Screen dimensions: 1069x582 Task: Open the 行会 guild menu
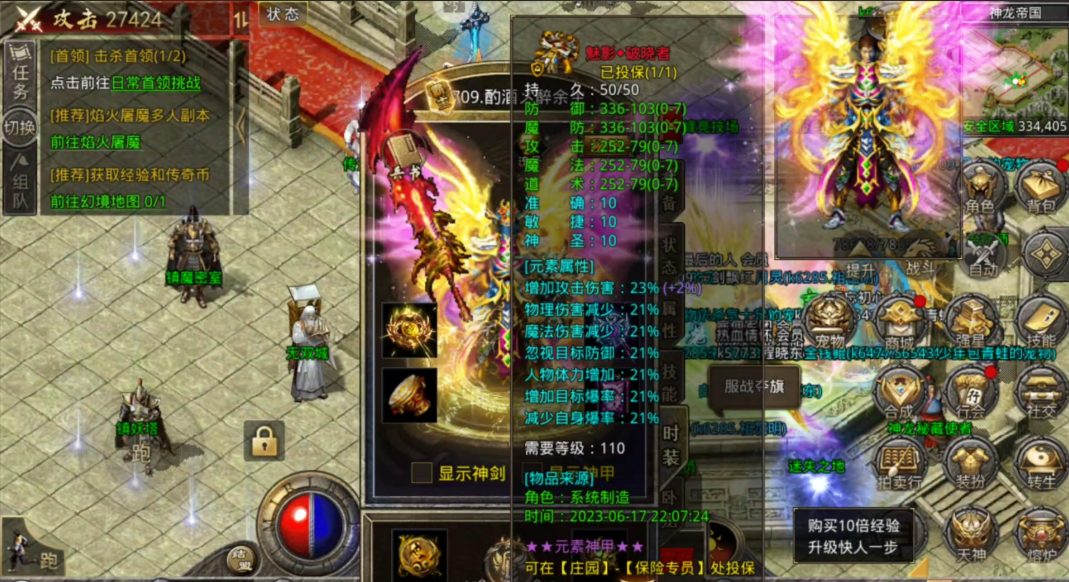point(968,391)
